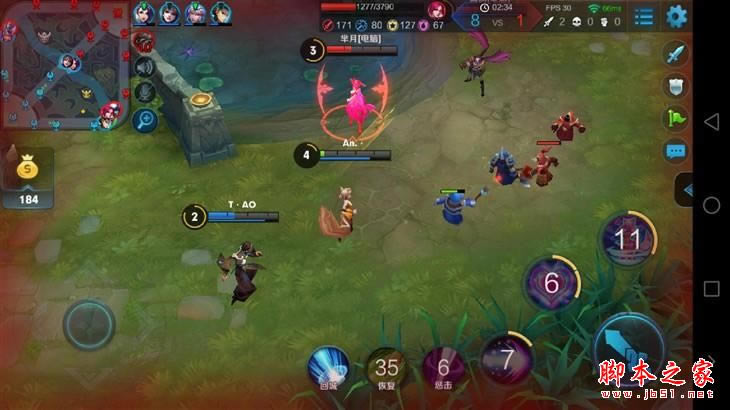Open the quick chat speech bubble

(x=677, y=152)
